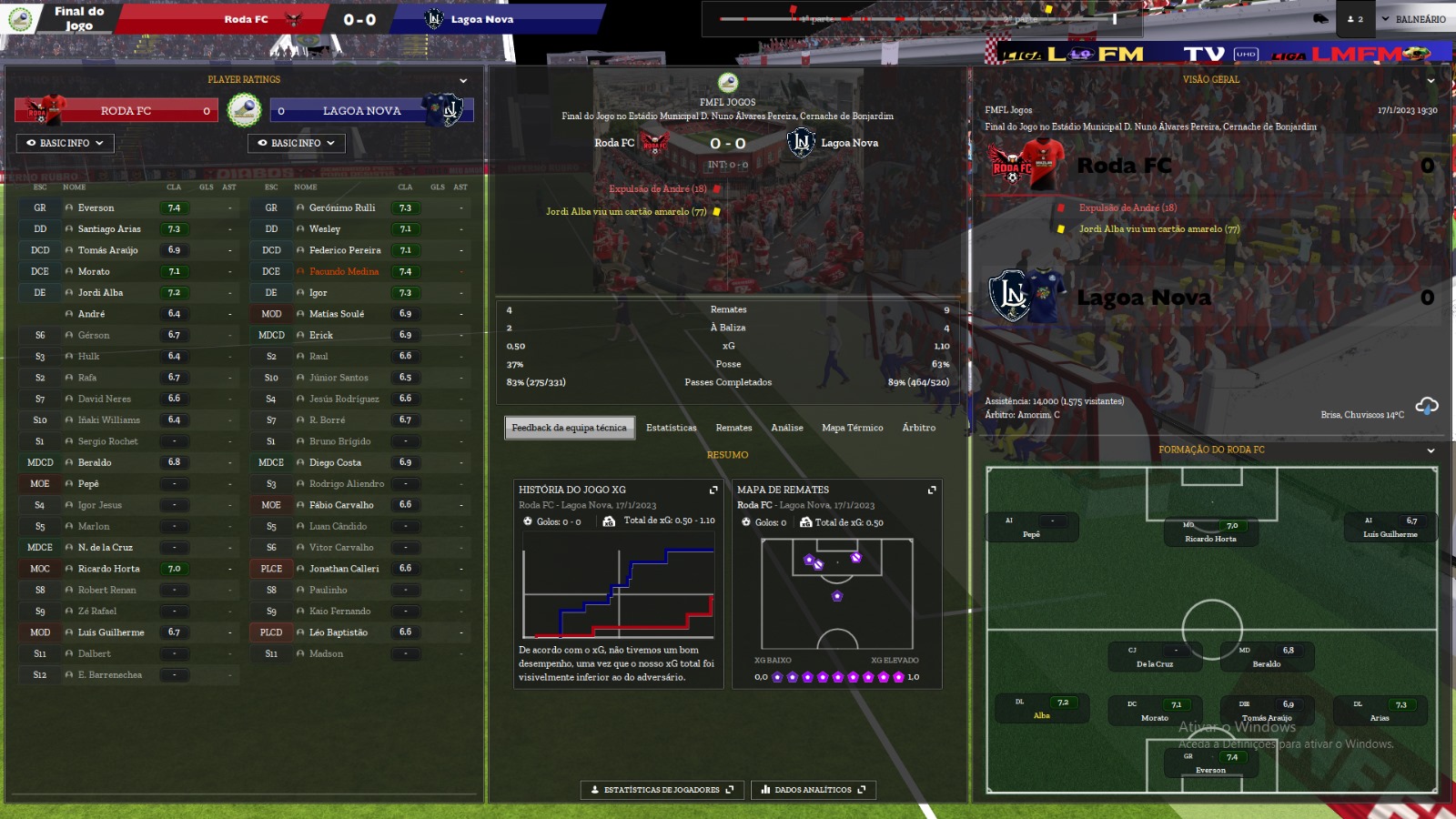Open the Remates tab
This screenshot has height=819, width=1456.
(x=733, y=428)
